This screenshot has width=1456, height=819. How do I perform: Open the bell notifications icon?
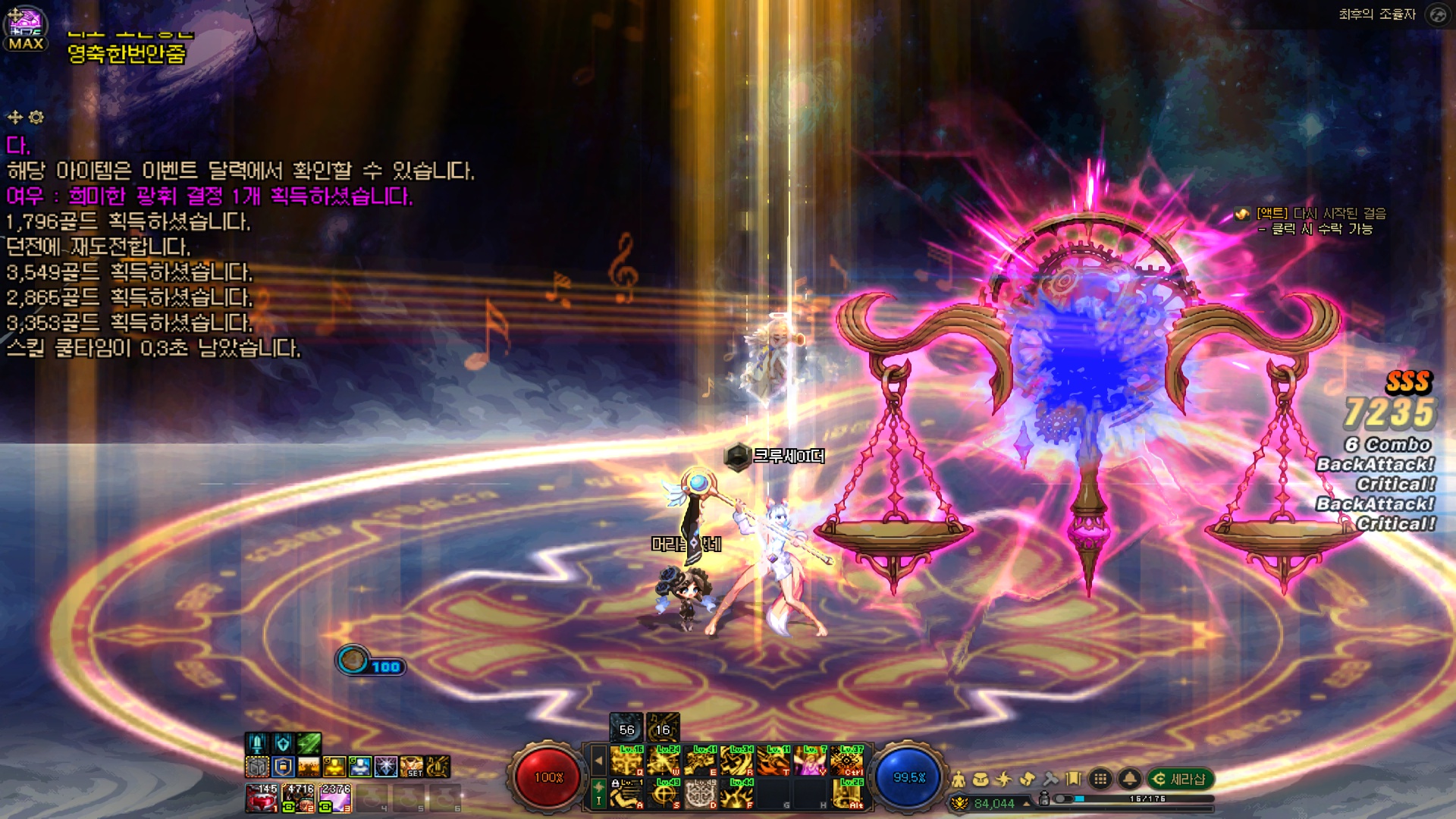pyautogui.click(x=1130, y=779)
